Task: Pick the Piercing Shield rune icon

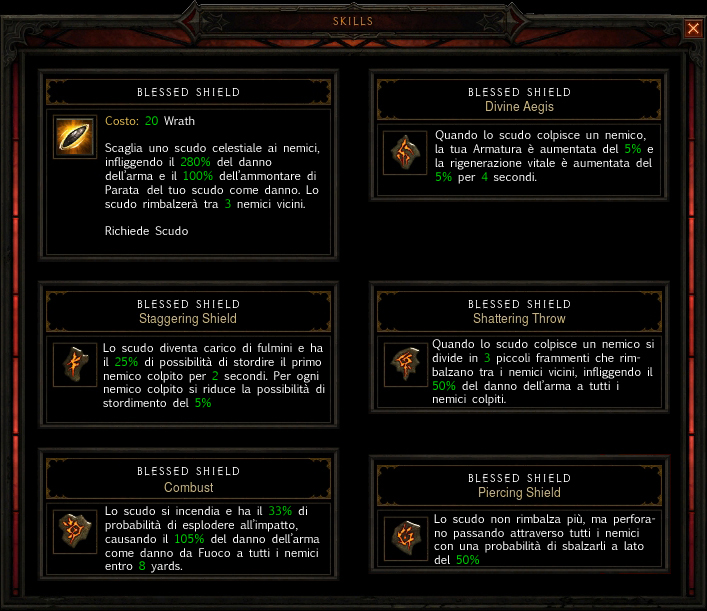Action: (x=406, y=538)
